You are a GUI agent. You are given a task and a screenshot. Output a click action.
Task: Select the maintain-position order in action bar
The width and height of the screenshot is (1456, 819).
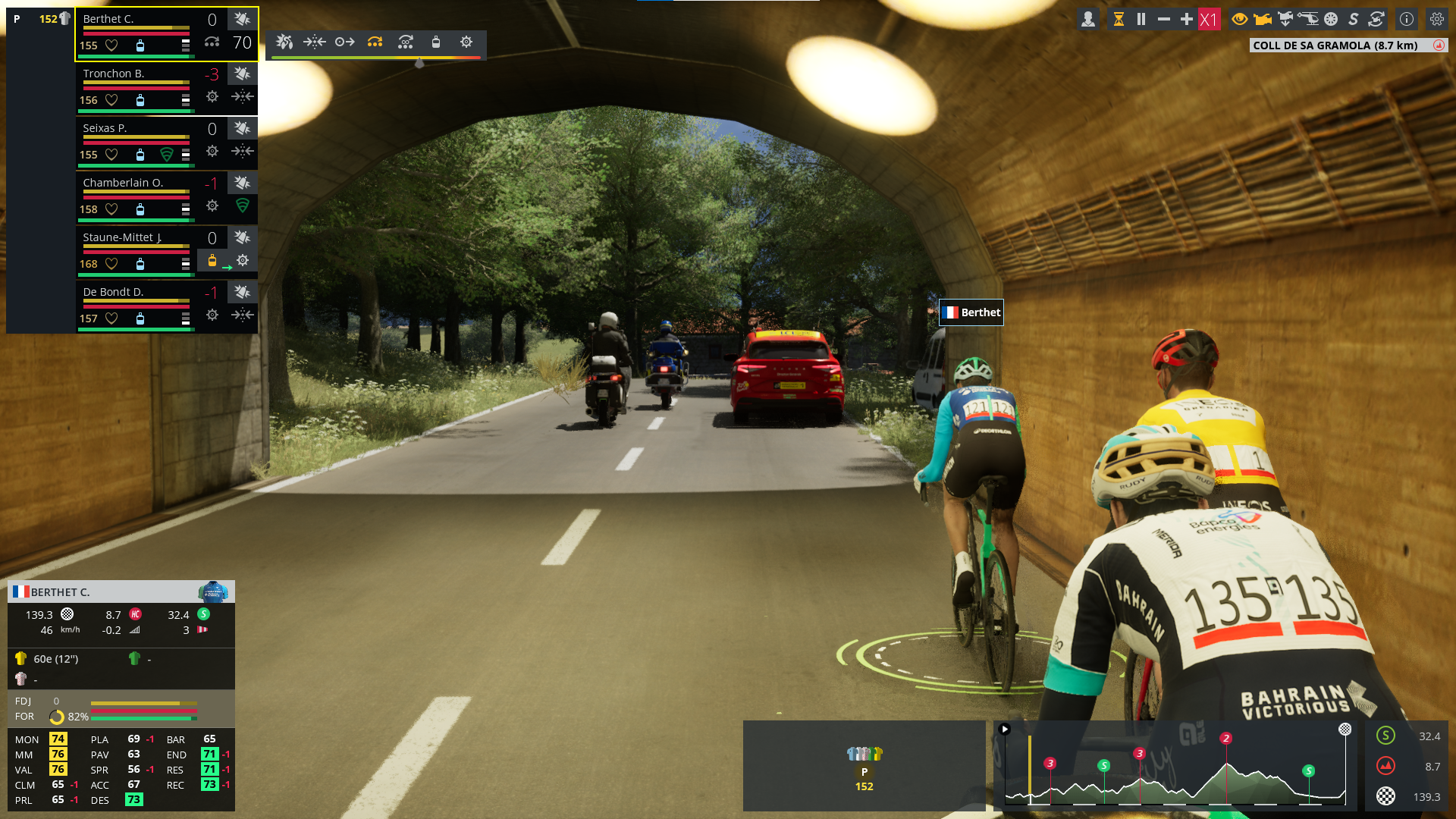(x=315, y=42)
